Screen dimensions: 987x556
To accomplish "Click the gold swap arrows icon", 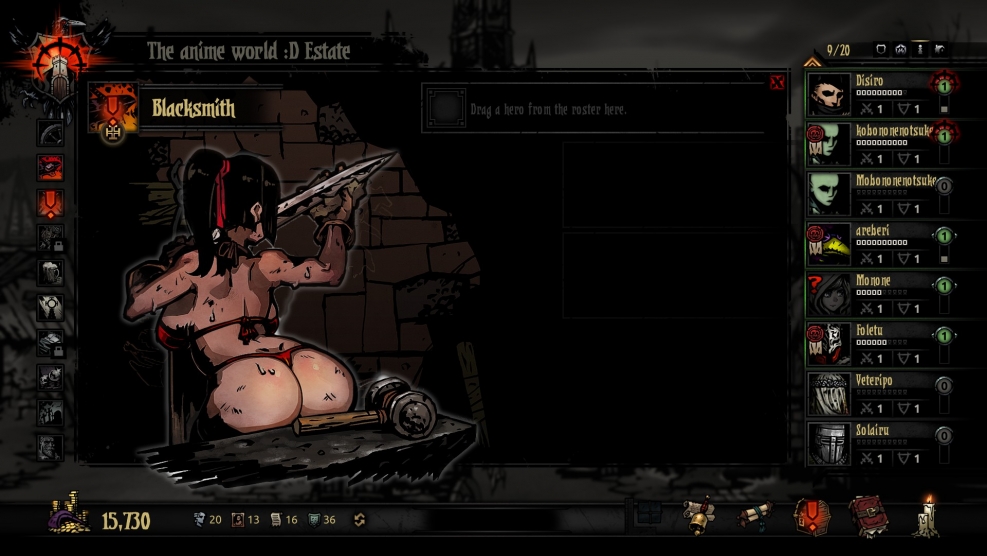I will tap(360, 520).
